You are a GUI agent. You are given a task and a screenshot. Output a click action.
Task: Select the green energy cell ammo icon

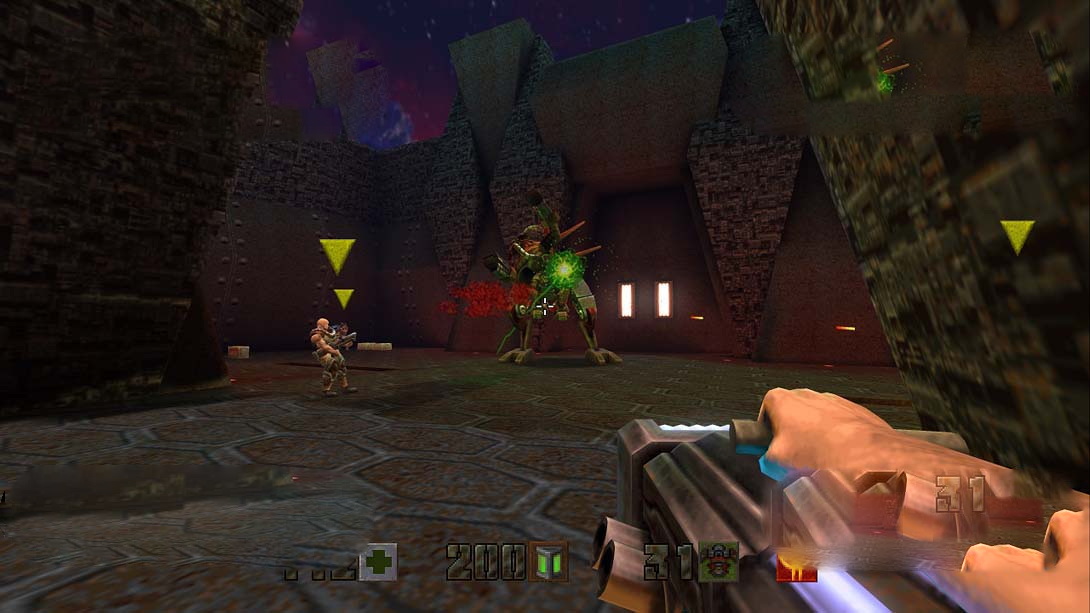(x=548, y=562)
